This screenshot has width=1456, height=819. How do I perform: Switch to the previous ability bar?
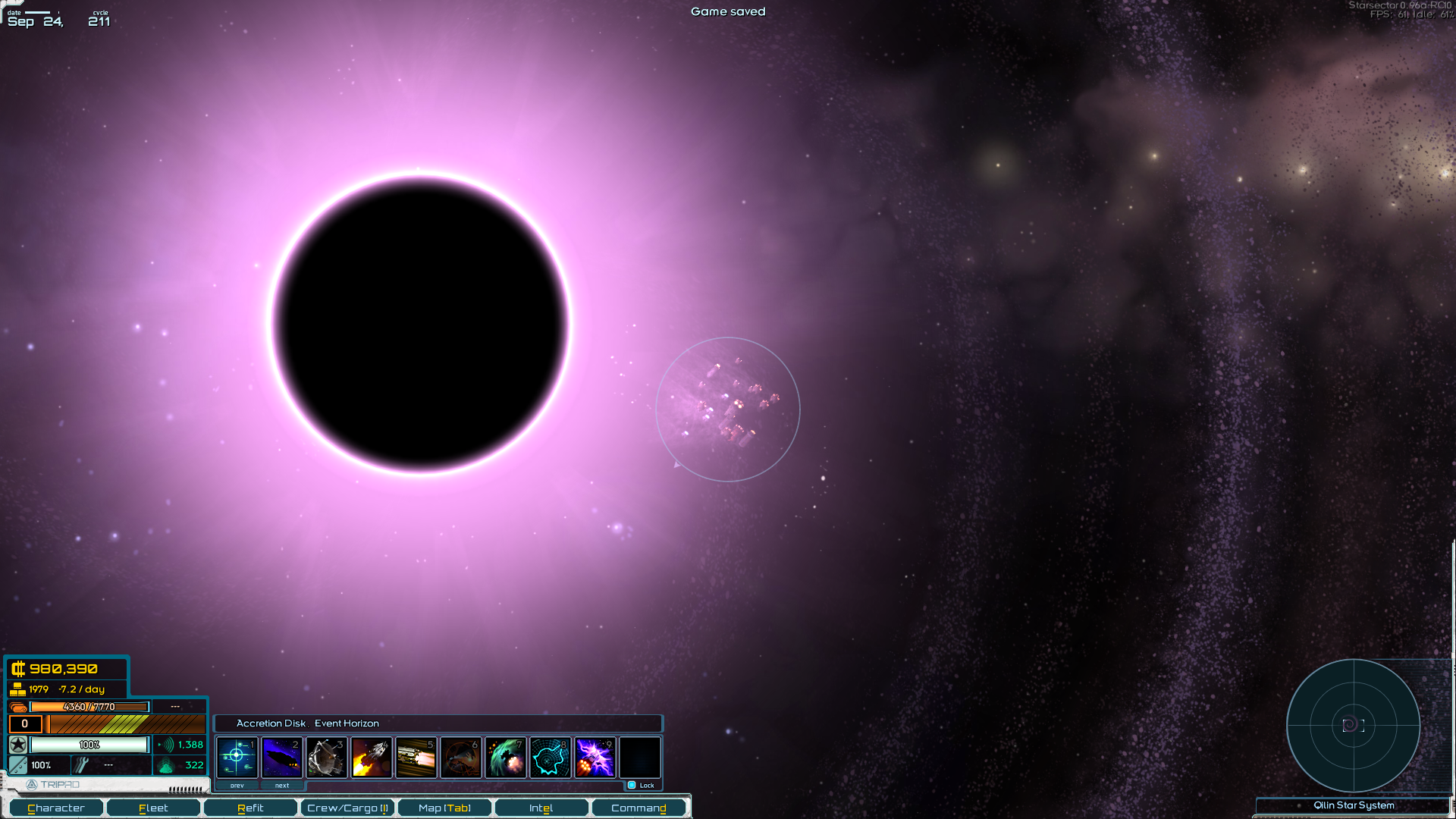tap(237, 786)
